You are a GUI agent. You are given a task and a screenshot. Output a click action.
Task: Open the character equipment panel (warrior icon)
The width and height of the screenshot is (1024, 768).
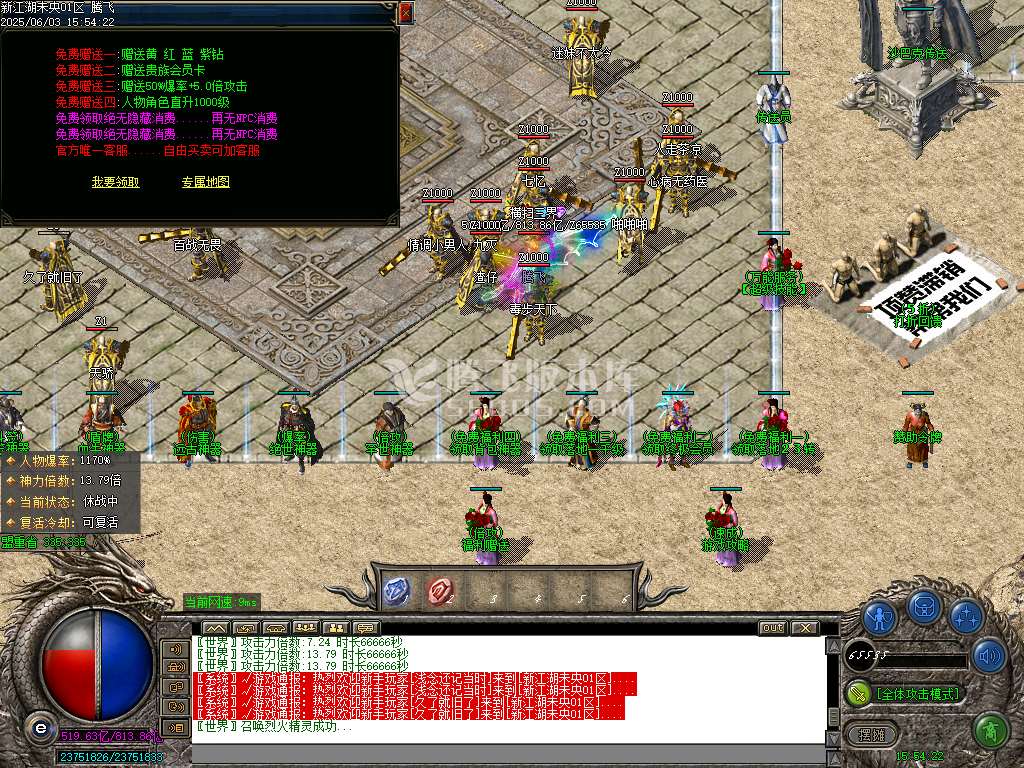coord(880,617)
